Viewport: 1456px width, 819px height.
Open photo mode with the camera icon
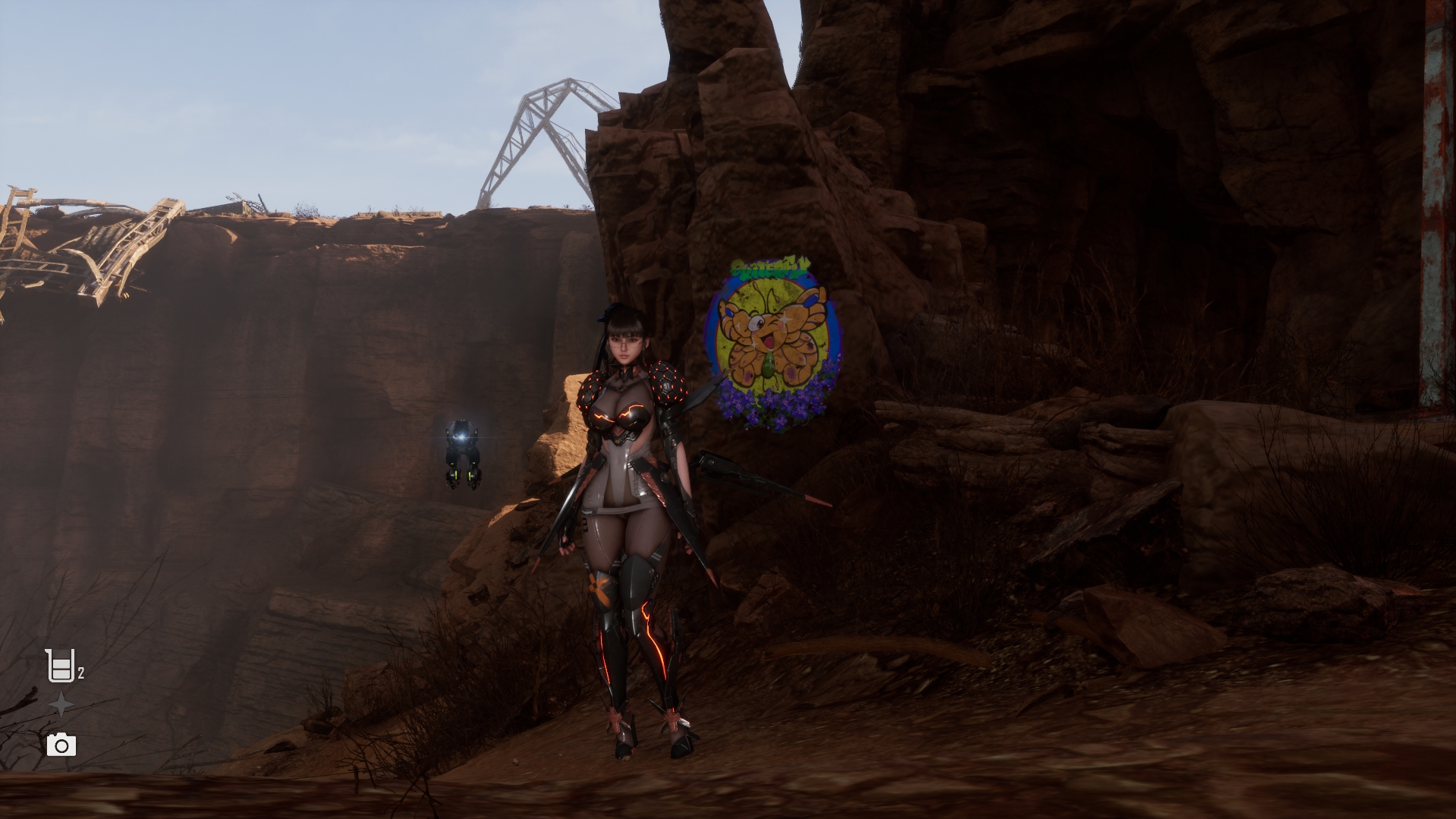61,745
